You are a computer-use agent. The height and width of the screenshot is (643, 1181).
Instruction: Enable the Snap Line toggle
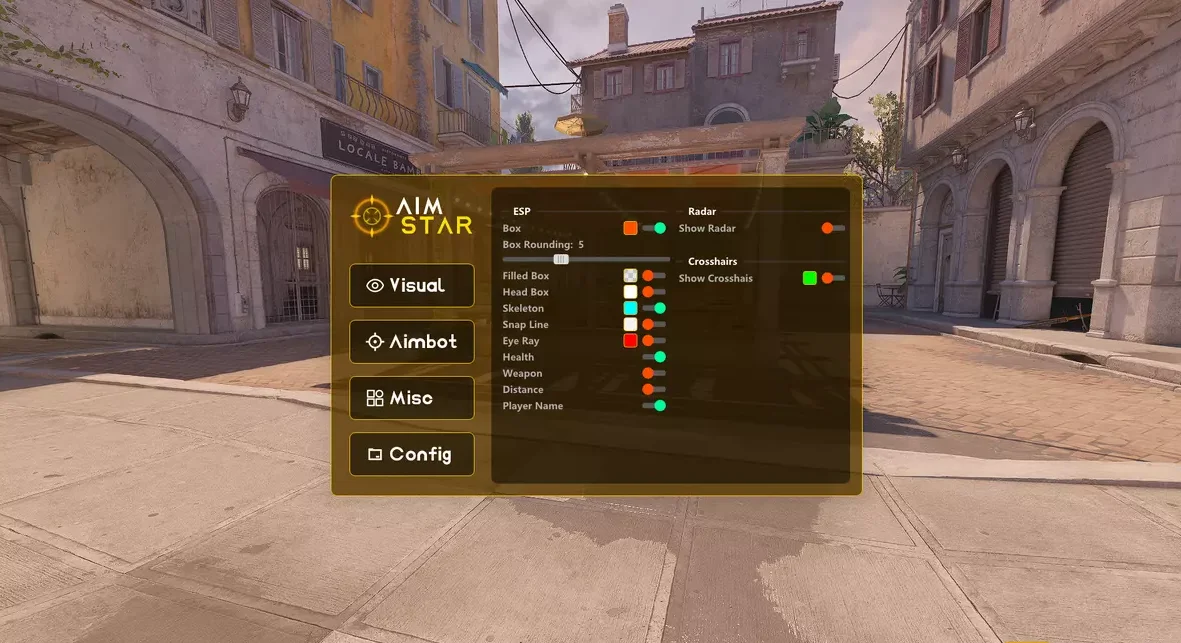(x=654, y=324)
